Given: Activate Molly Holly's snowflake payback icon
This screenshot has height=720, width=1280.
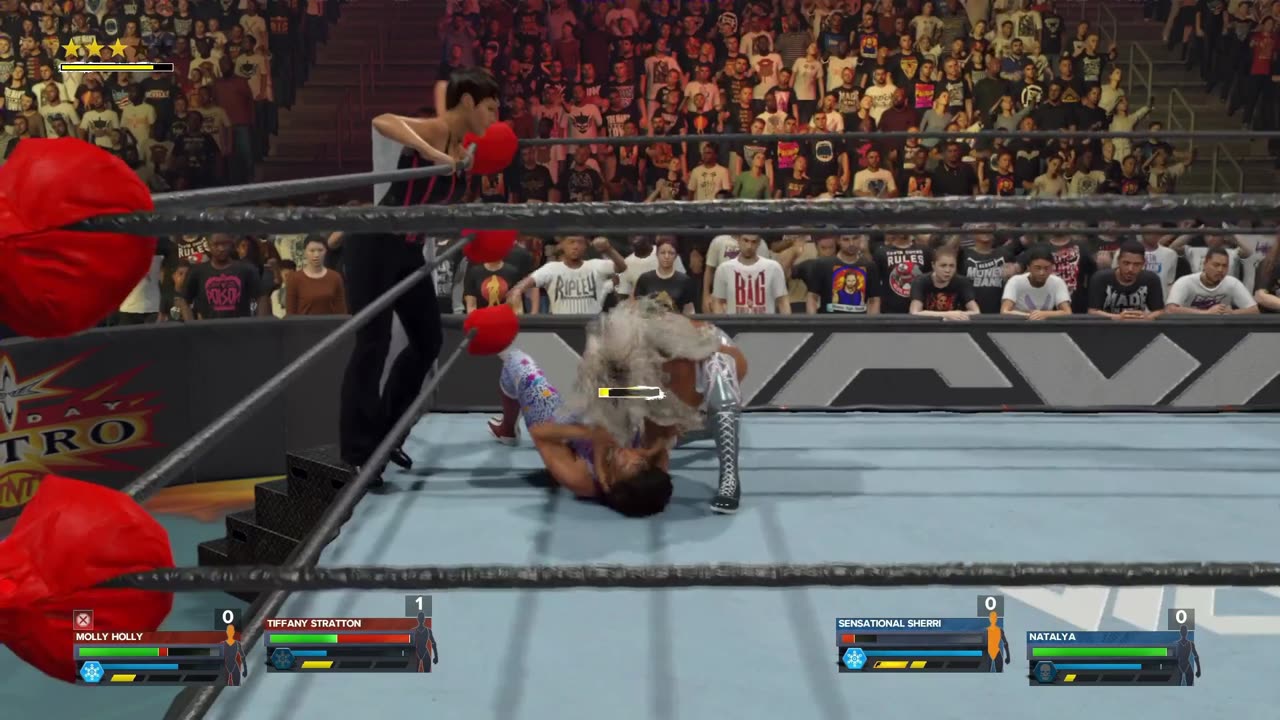Looking at the screenshot, I should pos(92,671).
